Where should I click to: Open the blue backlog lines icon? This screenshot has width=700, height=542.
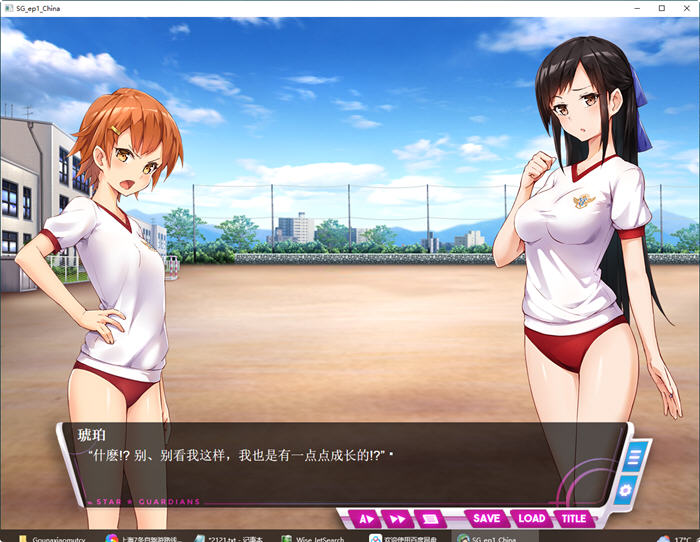[x=633, y=459]
